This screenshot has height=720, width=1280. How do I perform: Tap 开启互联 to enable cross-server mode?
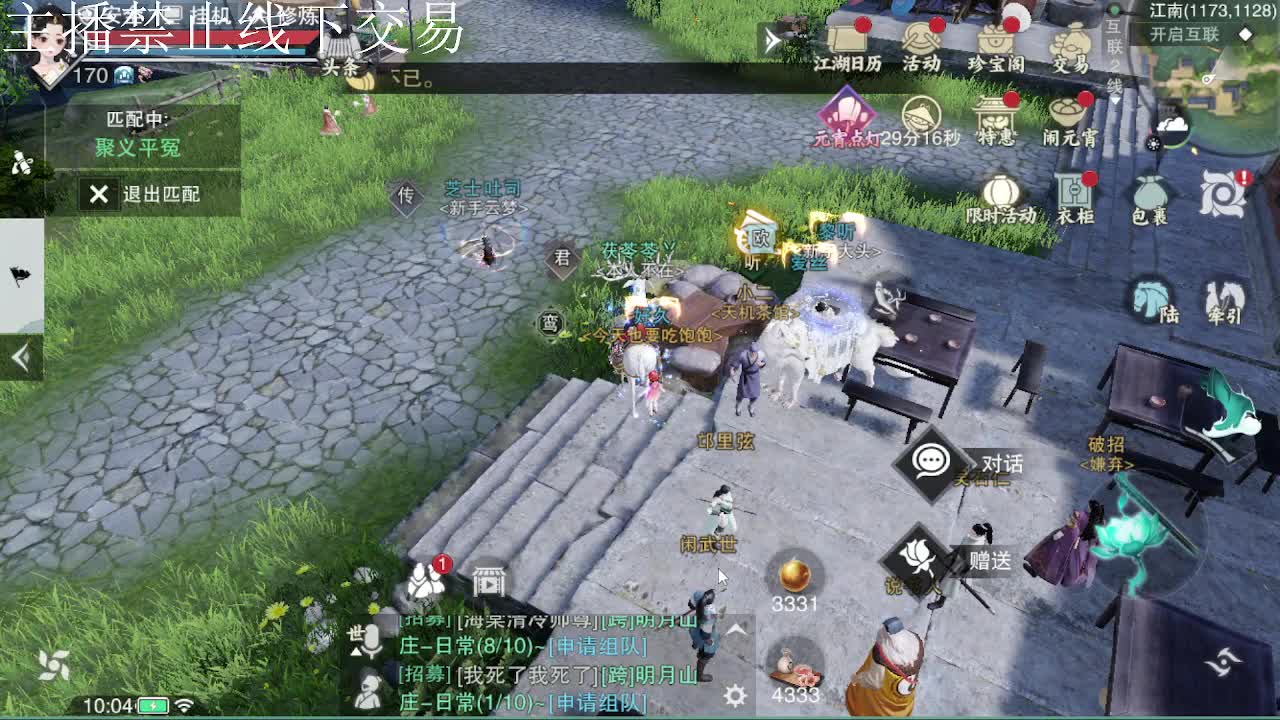click(x=1185, y=32)
